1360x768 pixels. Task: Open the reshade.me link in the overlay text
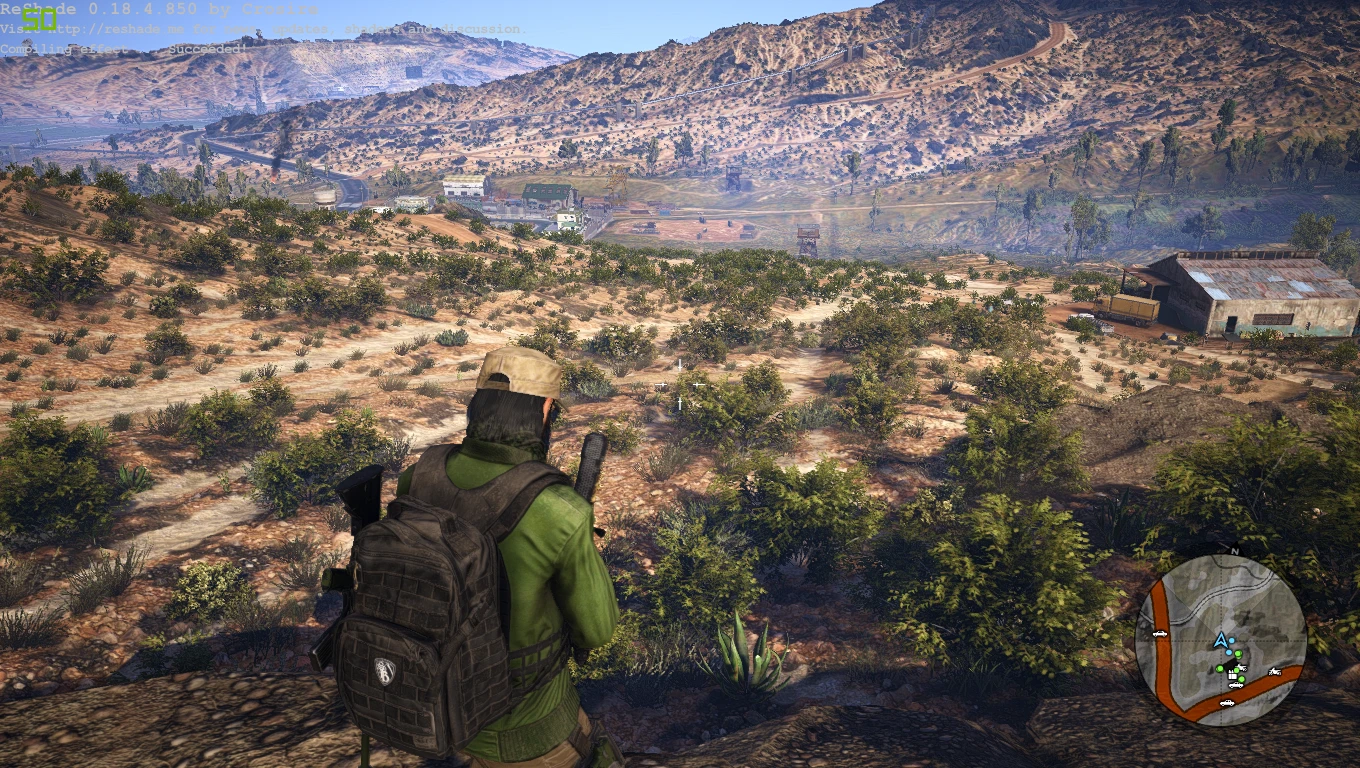point(110,28)
